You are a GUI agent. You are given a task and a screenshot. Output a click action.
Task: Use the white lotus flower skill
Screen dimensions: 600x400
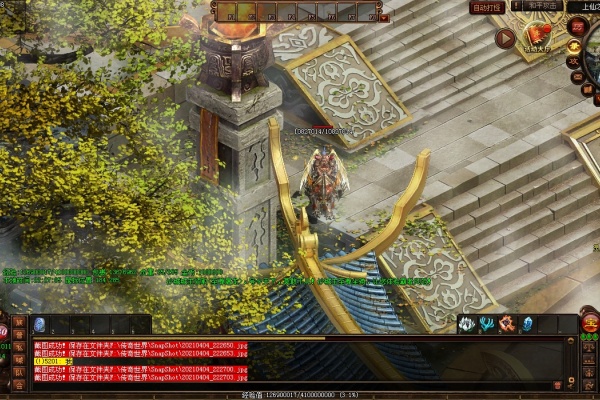(x=467, y=323)
